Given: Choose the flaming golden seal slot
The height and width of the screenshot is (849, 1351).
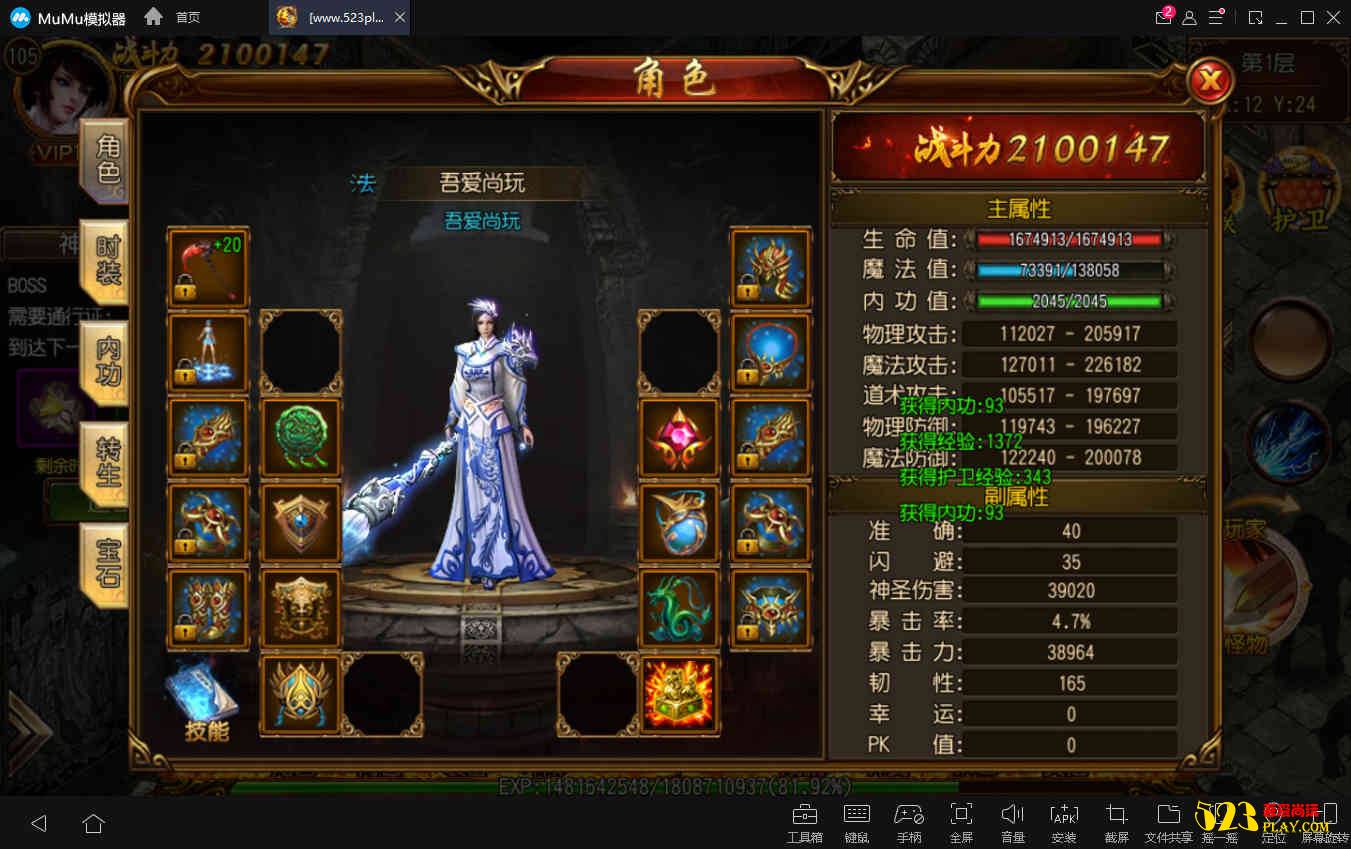Looking at the screenshot, I should [x=679, y=692].
